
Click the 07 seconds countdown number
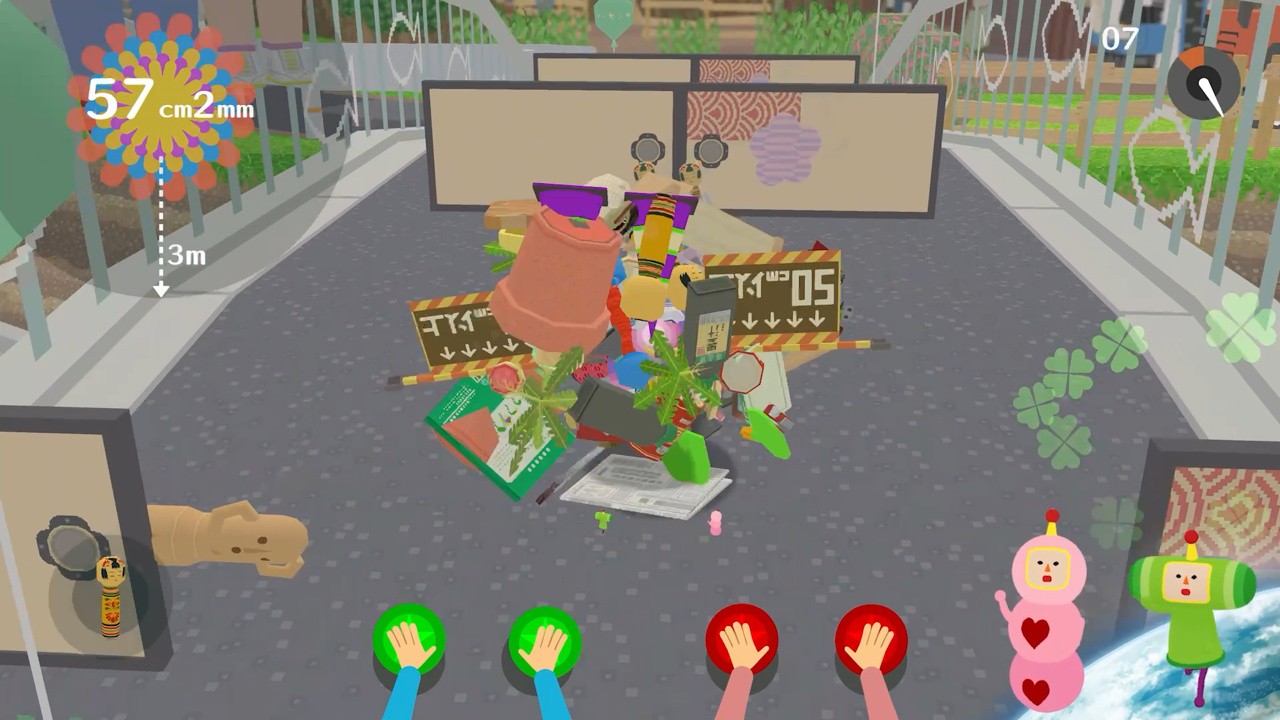pos(1120,37)
